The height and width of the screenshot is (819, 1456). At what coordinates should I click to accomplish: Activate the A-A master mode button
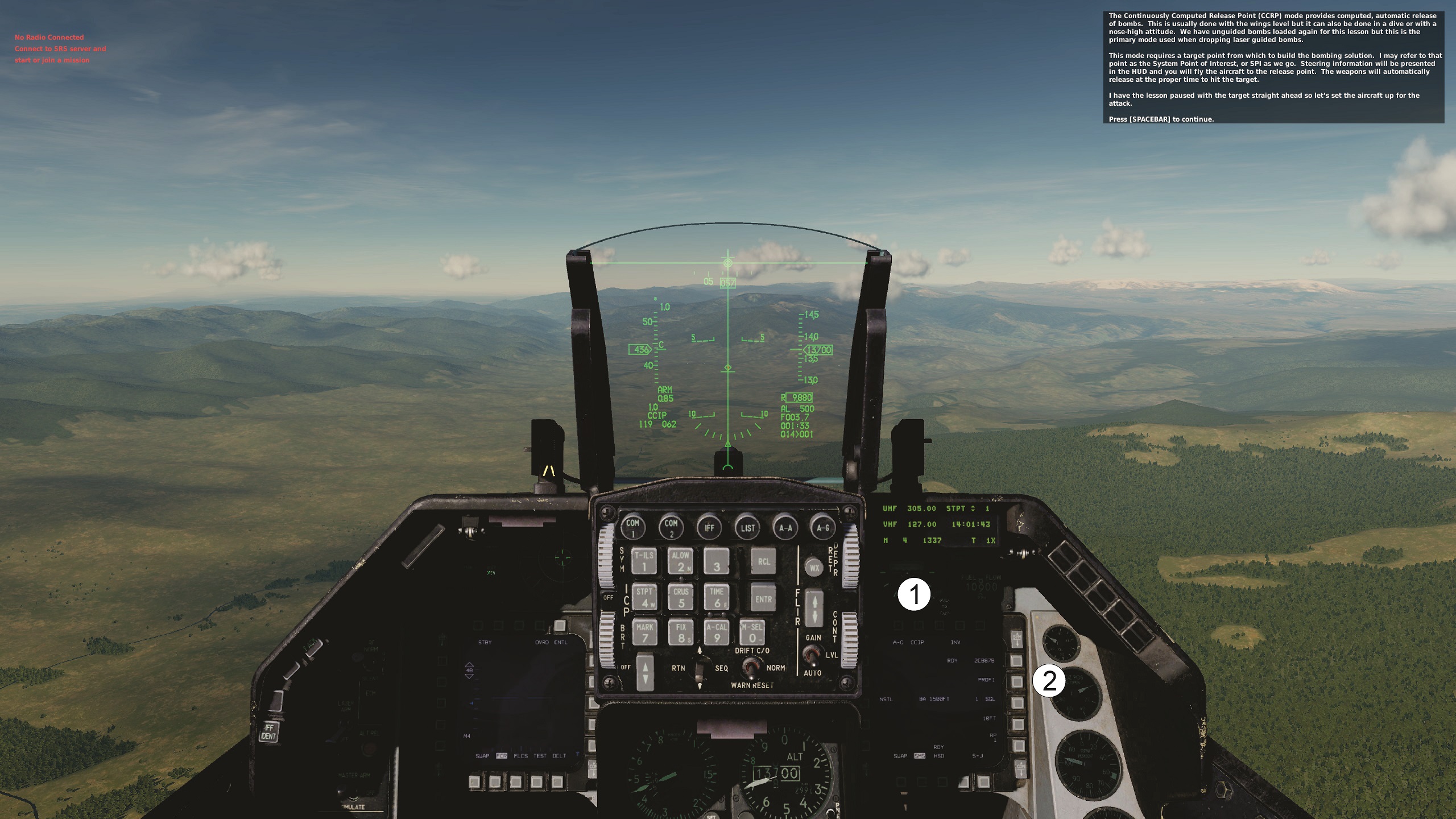click(785, 527)
